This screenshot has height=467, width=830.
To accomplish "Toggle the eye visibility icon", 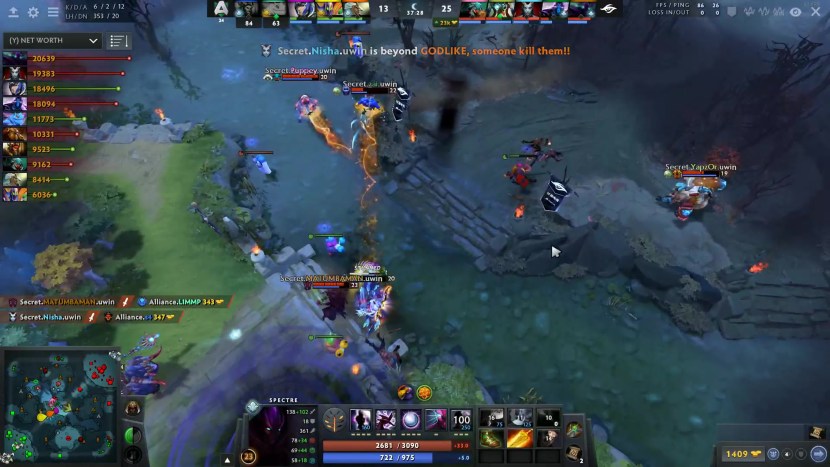I will (x=796, y=12).
